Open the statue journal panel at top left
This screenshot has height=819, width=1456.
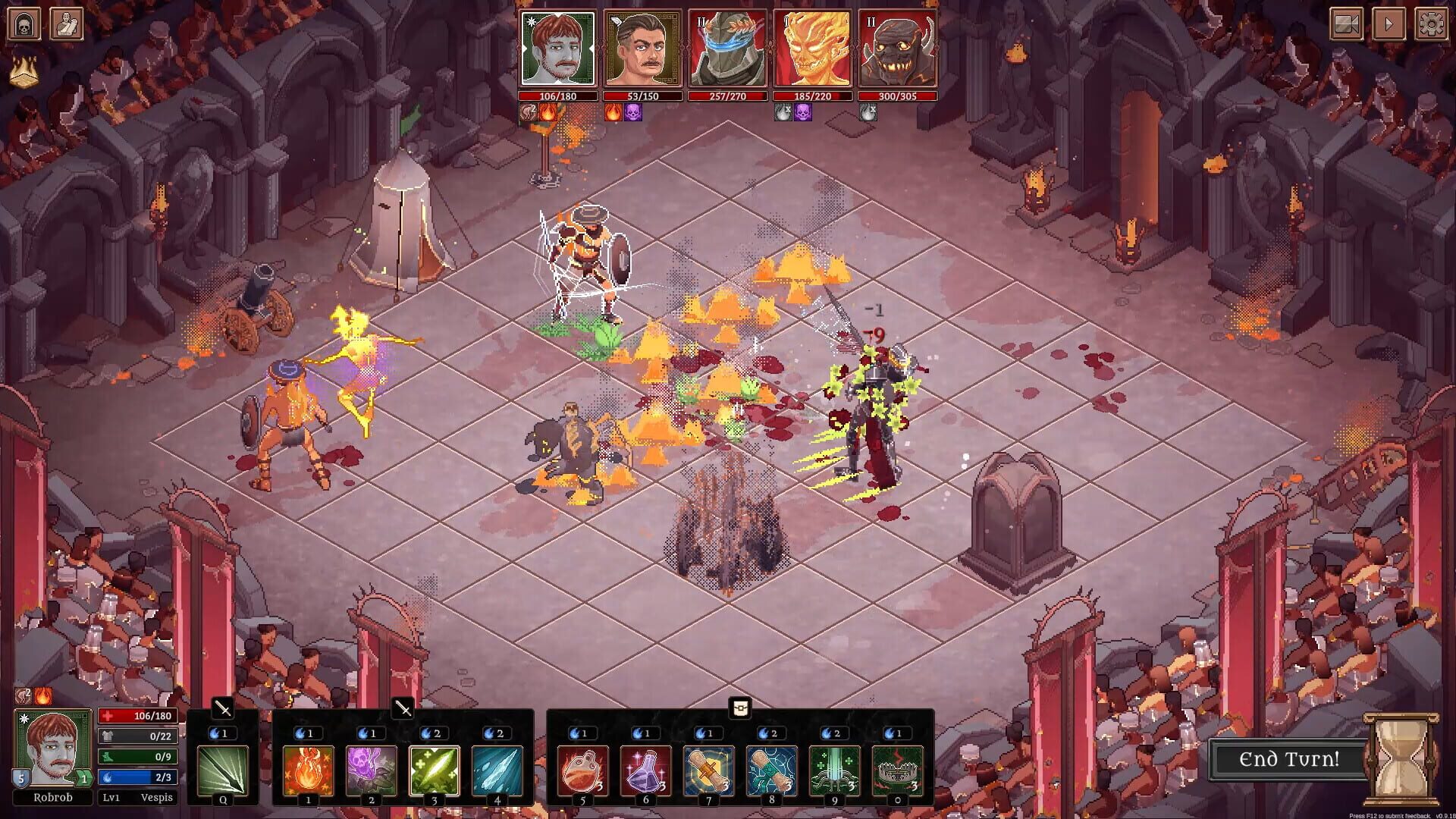point(68,22)
